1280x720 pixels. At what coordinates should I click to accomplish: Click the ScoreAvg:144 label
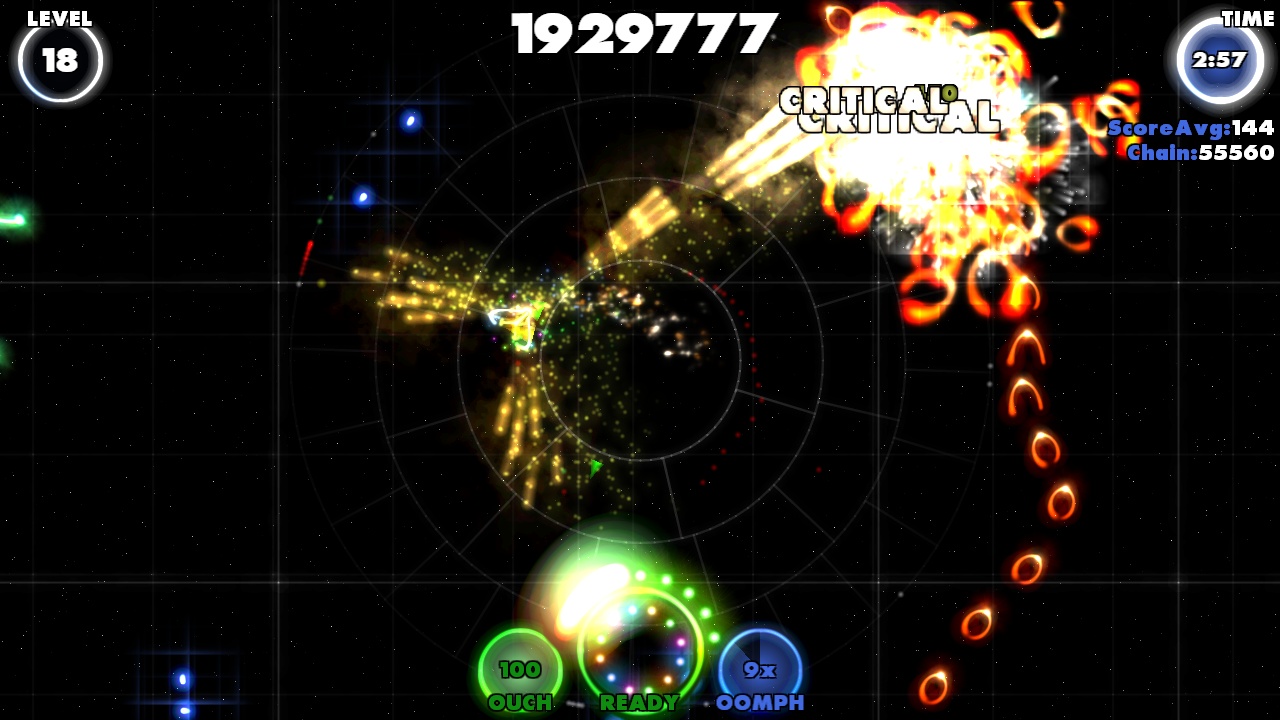pyautogui.click(x=1188, y=129)
